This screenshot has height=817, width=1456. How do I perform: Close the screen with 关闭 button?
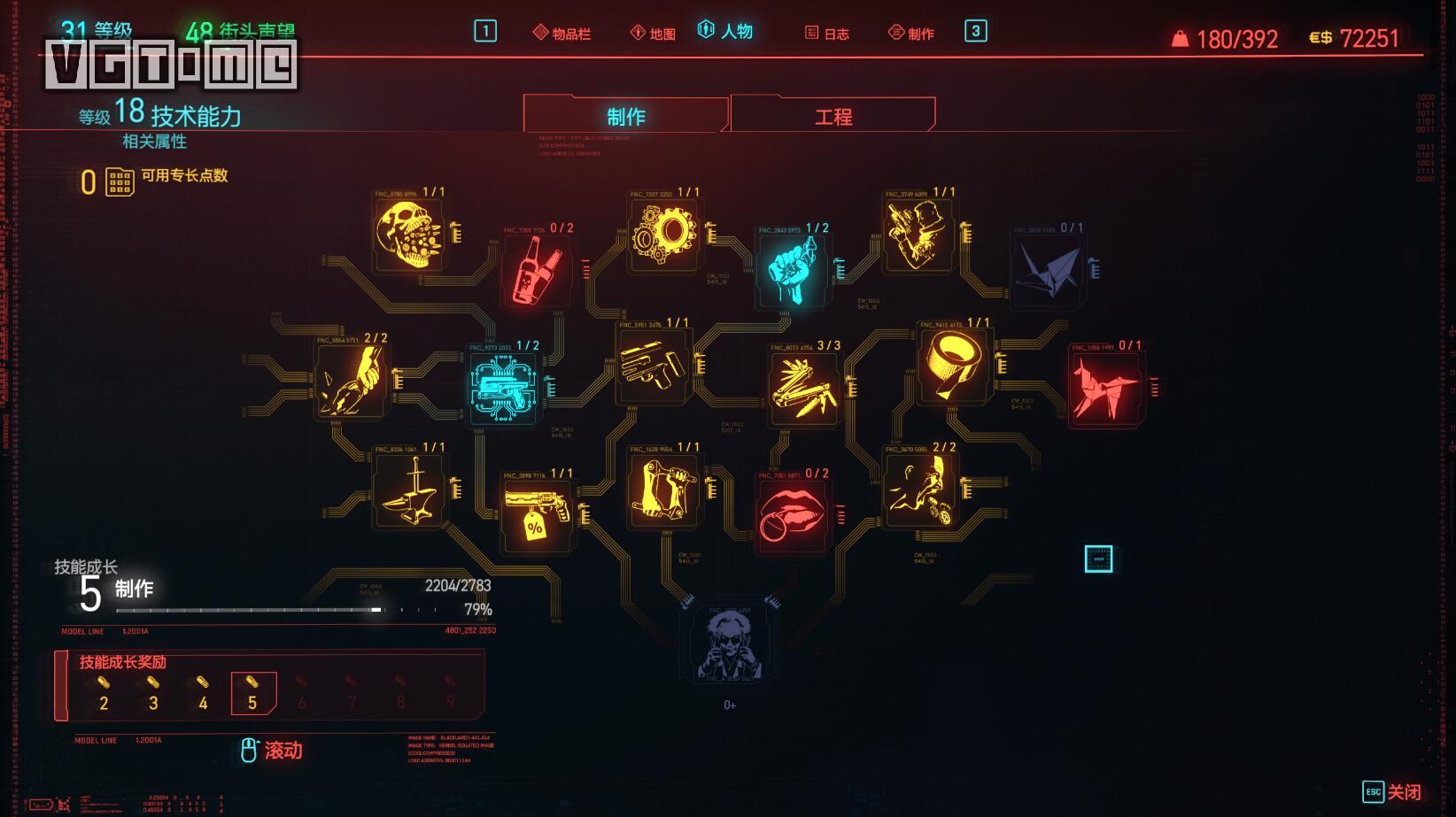coord(1392,792)
